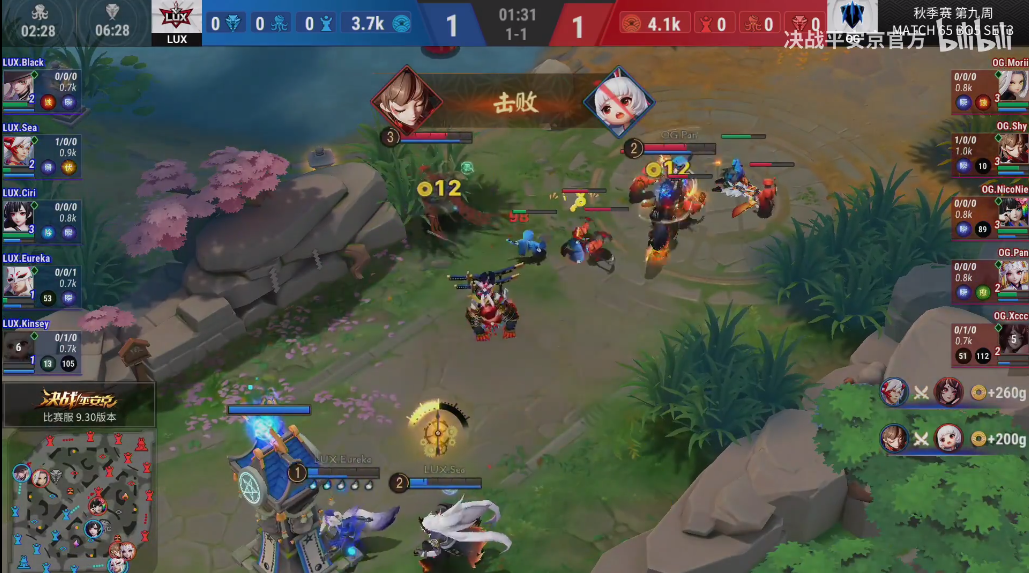Select OG.NicoNie's player portrait
Viewport: 1029px width, 573px height.
pyautogui.click(x=1012, y=214)
